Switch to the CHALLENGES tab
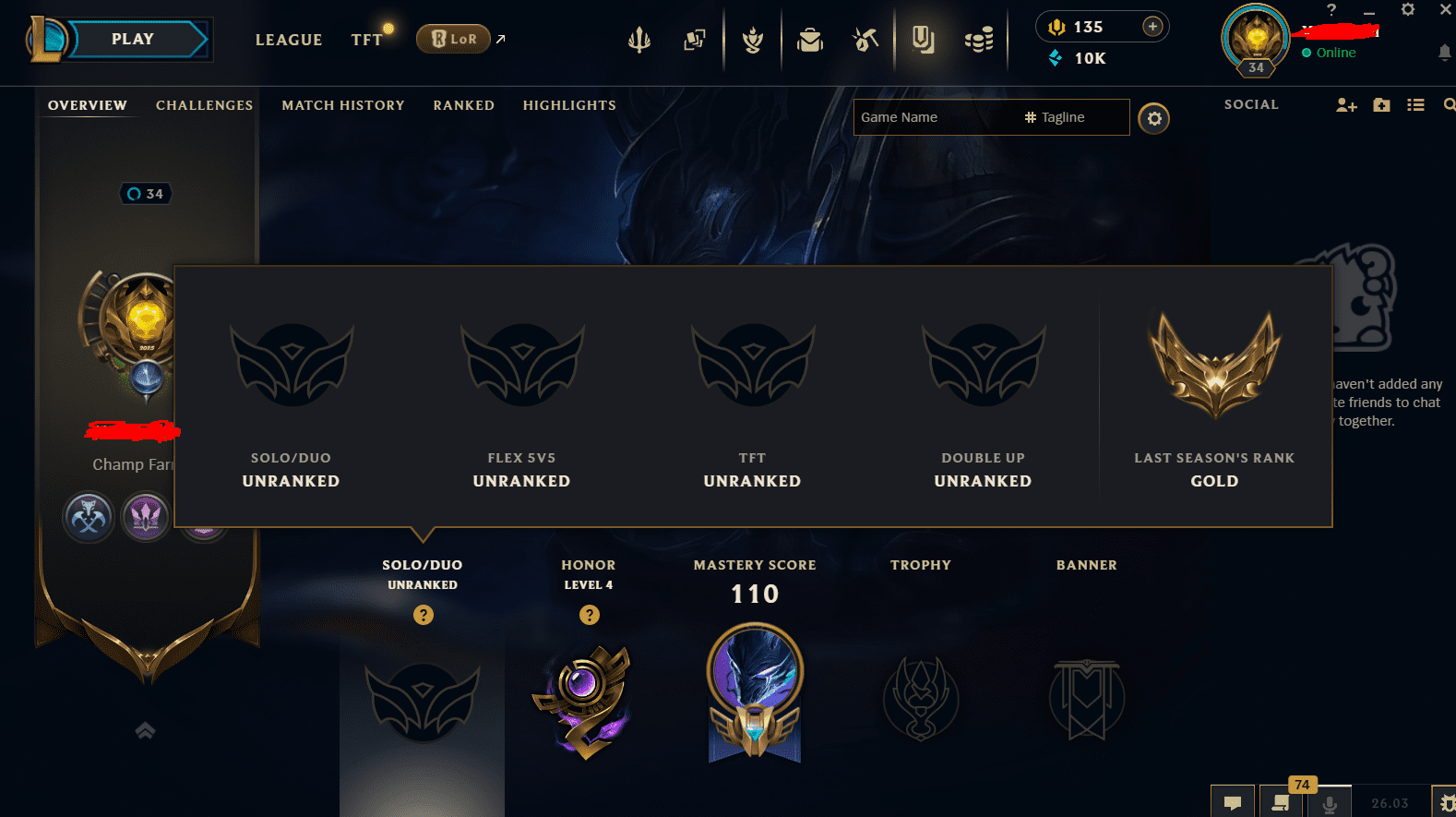The height and width of the screenshot is (817, 1456). click(x=204, y=104)
